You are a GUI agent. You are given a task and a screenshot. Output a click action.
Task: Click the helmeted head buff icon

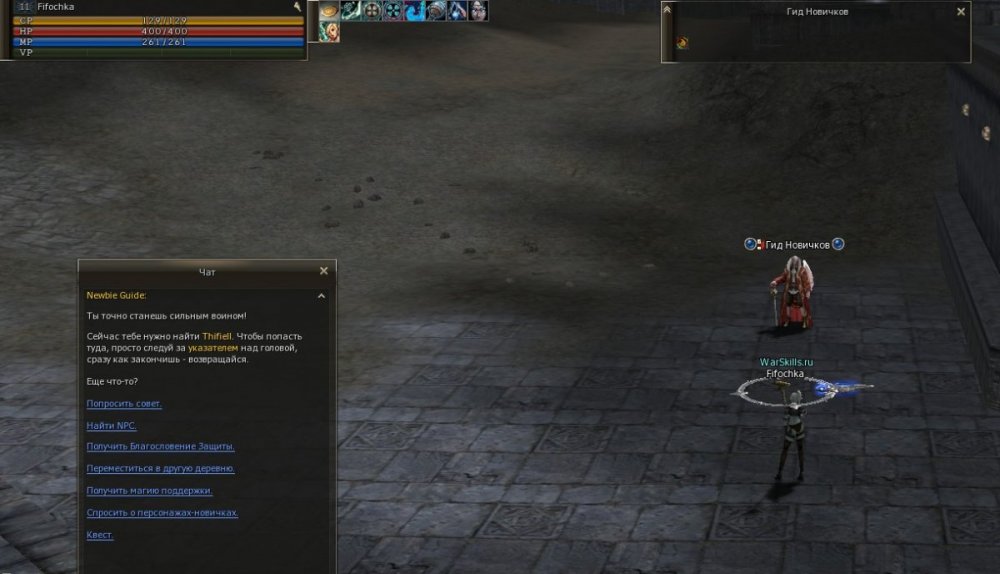[x=436, y=11]
